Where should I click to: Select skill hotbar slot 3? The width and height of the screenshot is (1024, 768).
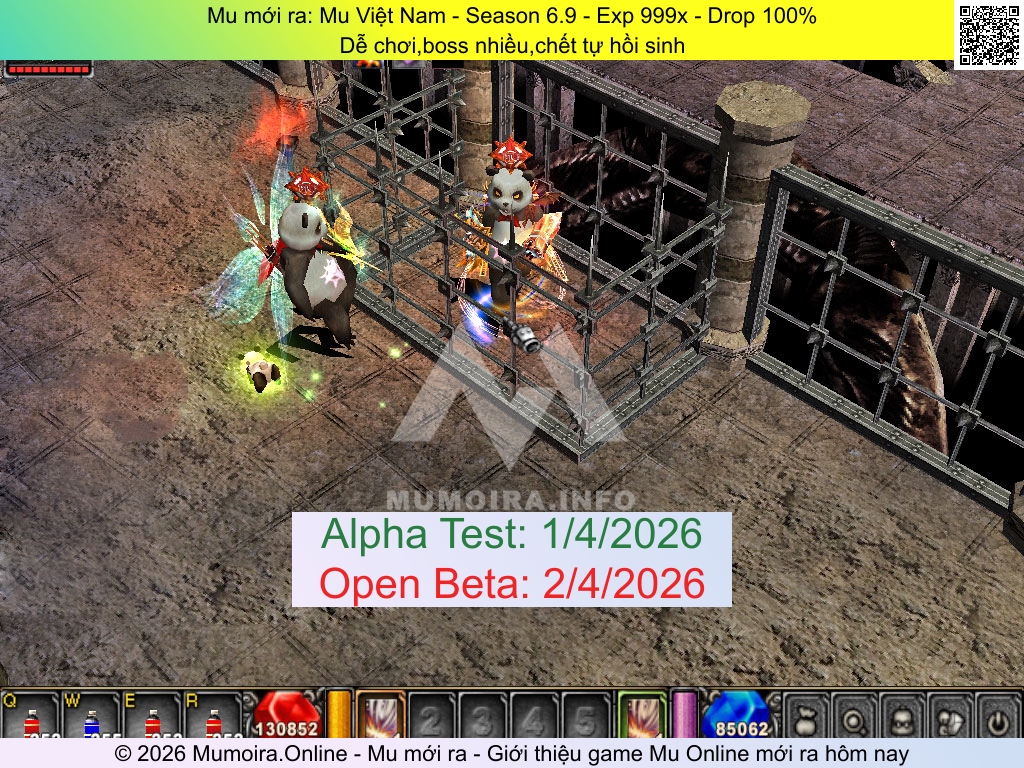pyautogui.click(x=483, y=716)
